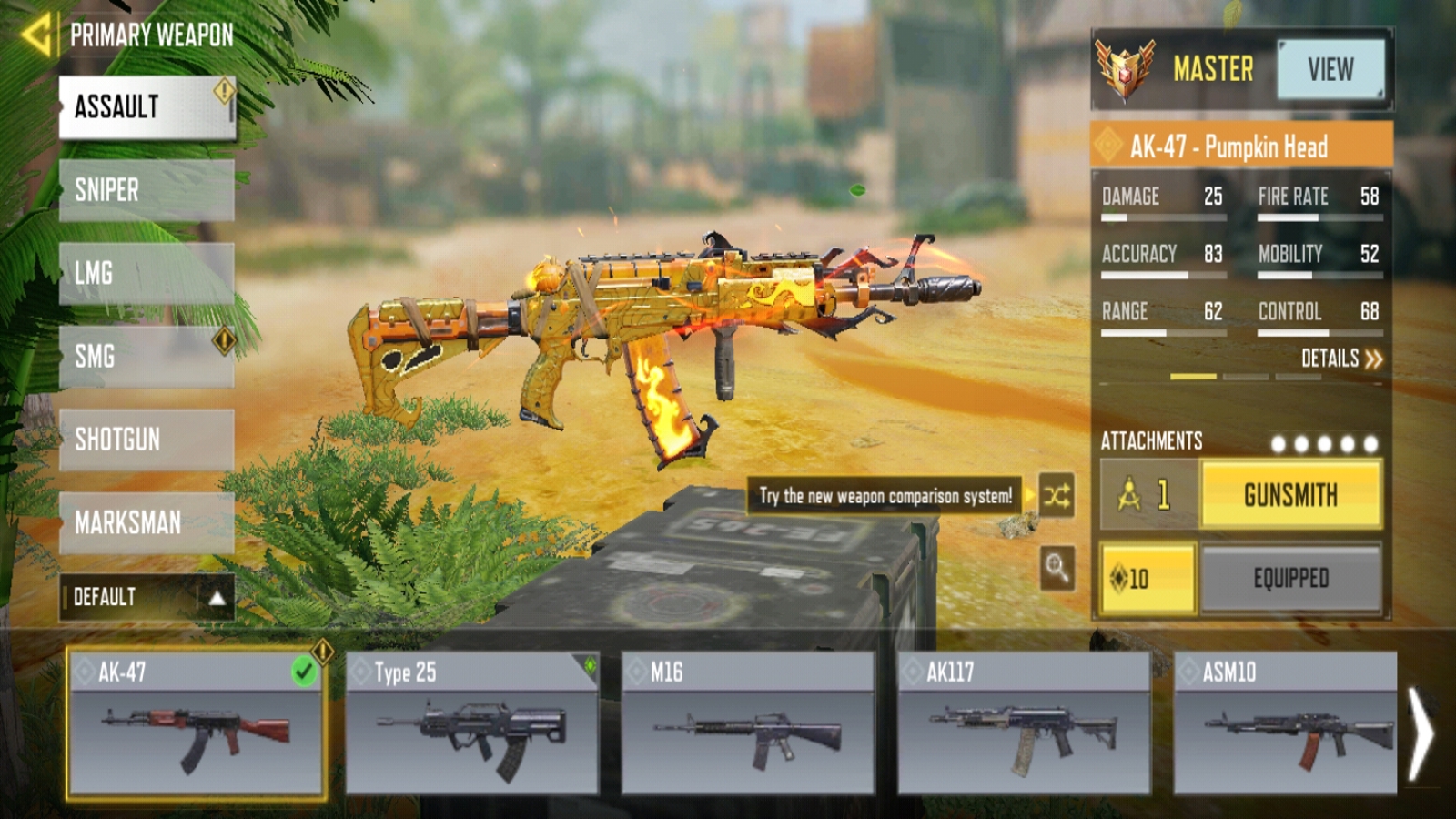
Task: Open the LMG weapon category
Action: tap(147, 273)
